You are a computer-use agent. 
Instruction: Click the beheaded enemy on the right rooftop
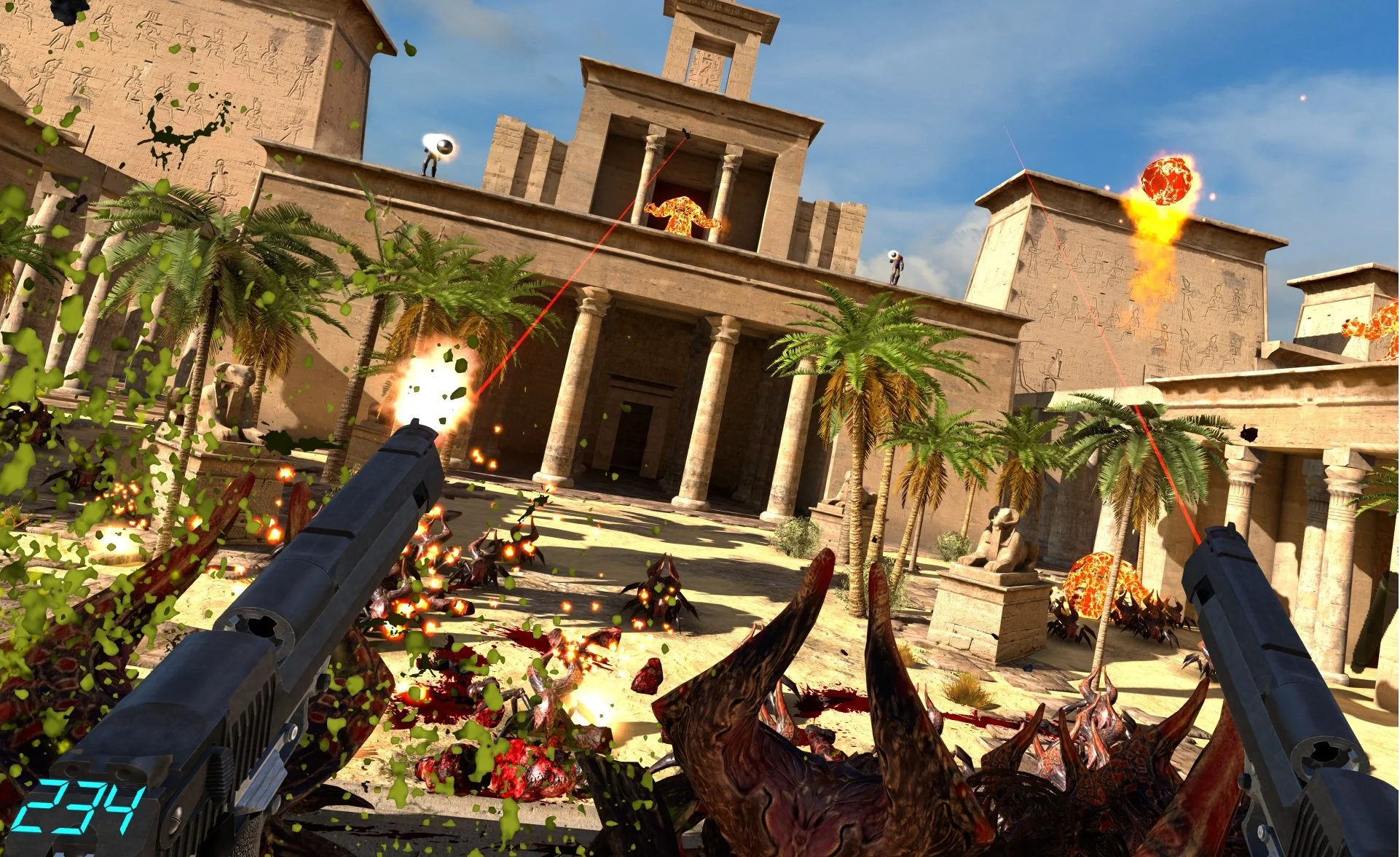pos(894,264)
